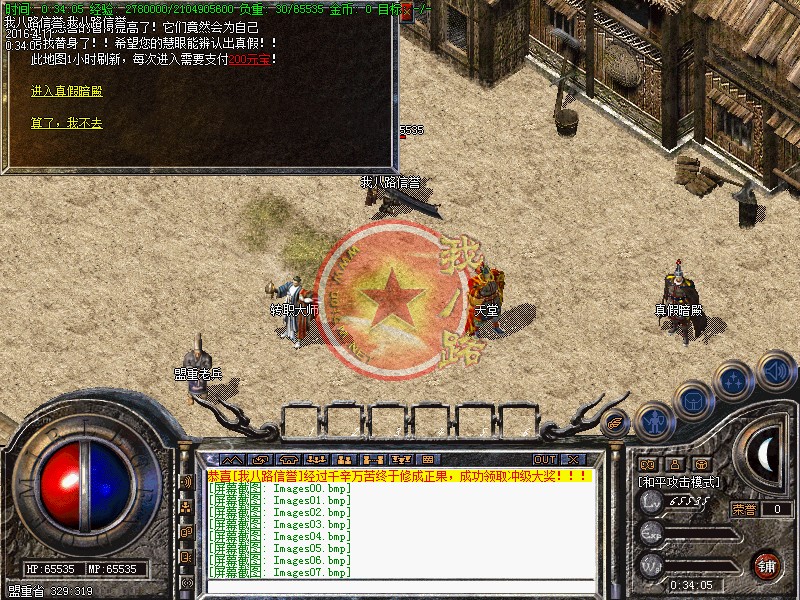Screen dimensions: 800x600
Task: Click the speaker icon beside chat
Action: [186, 481]
